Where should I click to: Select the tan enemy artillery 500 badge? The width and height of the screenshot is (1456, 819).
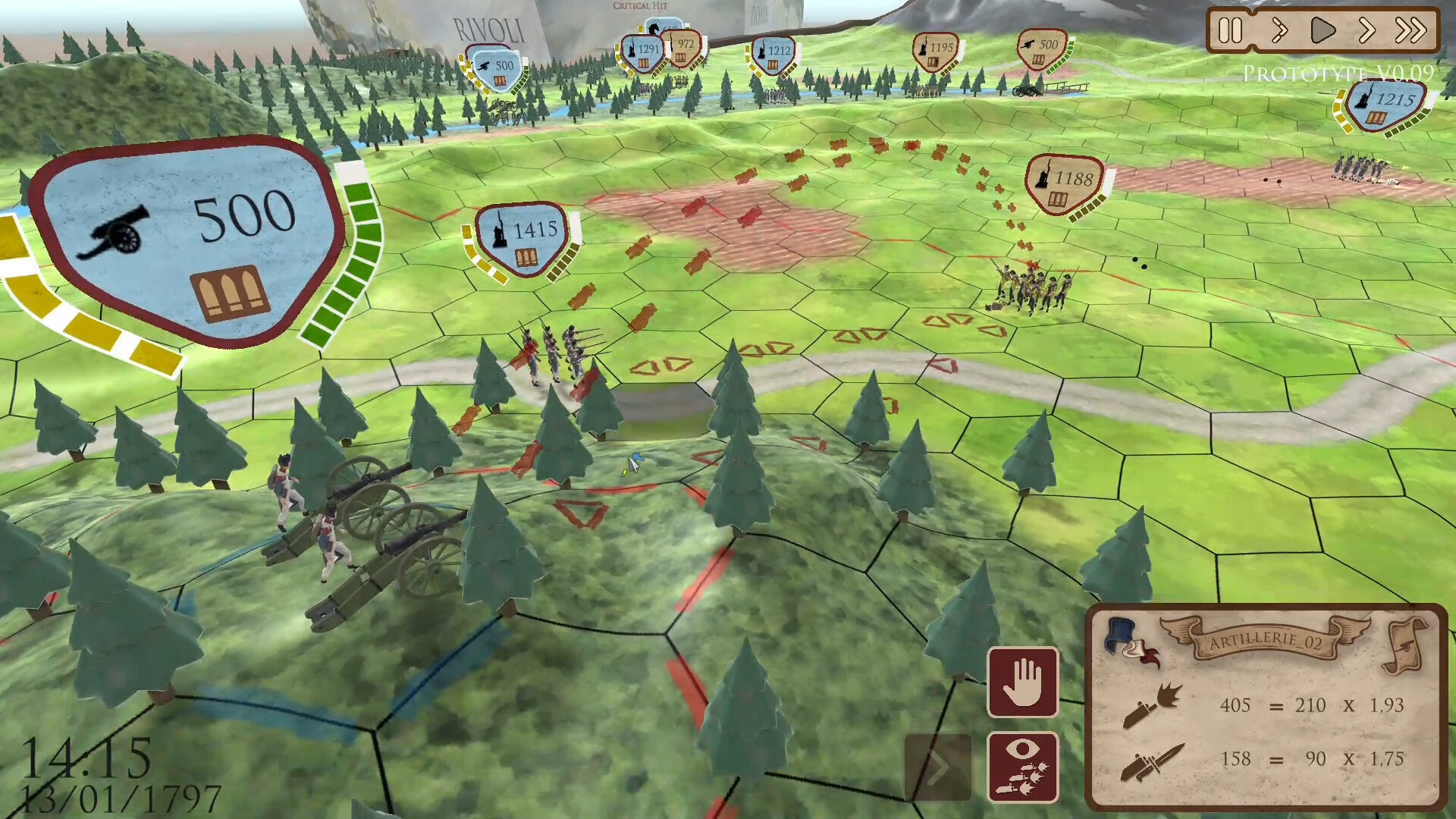(1041, 49)
